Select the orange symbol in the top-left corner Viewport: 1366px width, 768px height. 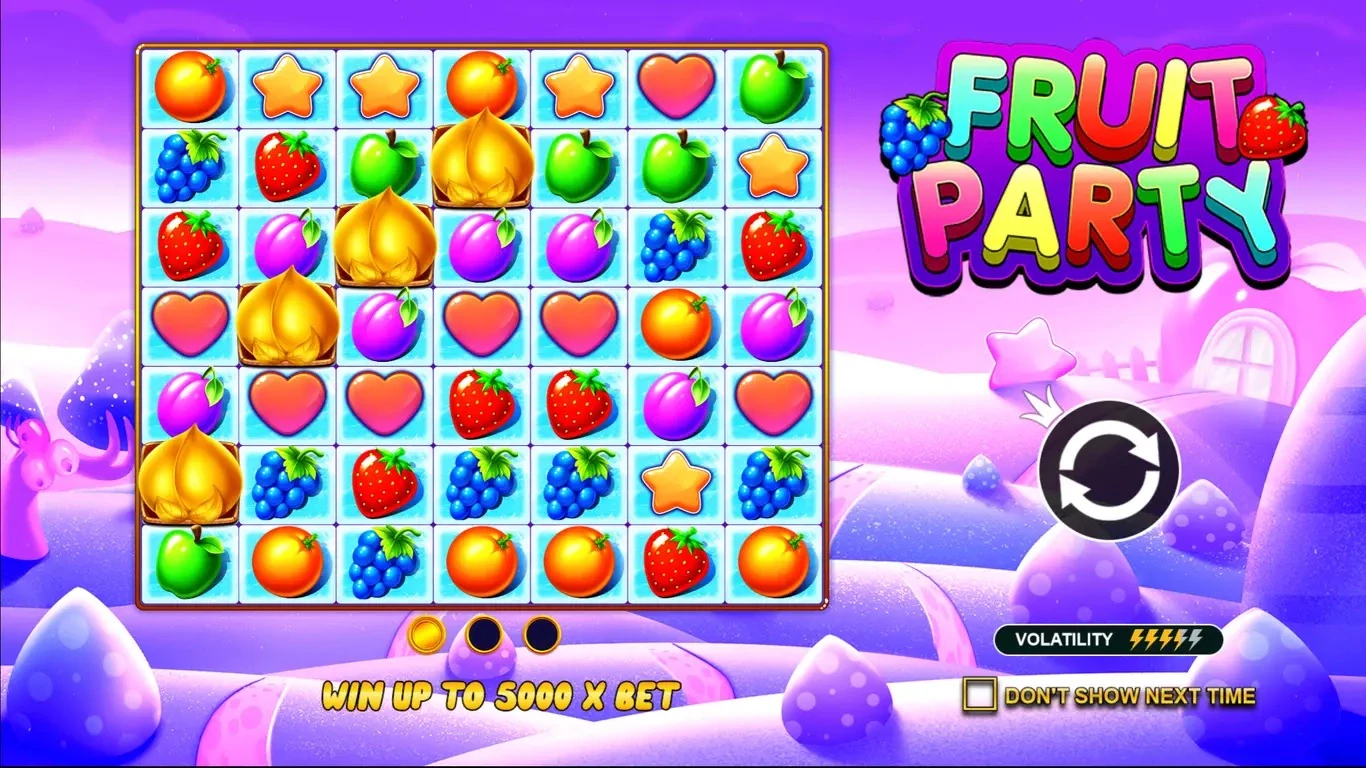[x=192, y=88]
